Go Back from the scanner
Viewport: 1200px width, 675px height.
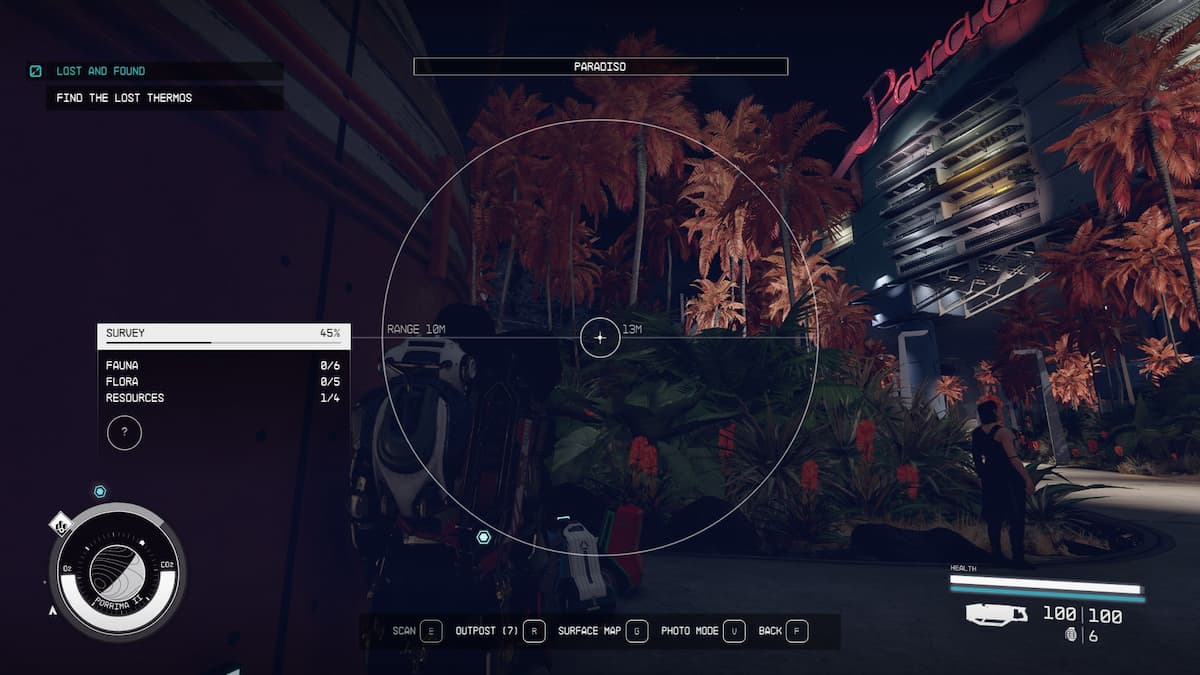pyautogui.click(x=783, y=631)
